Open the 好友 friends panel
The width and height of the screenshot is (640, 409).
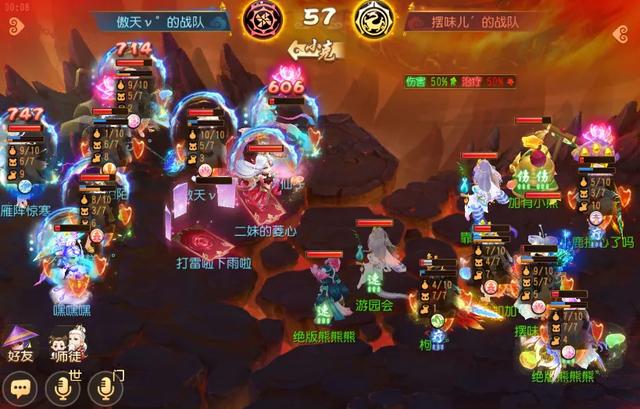[x=20, y=344]
